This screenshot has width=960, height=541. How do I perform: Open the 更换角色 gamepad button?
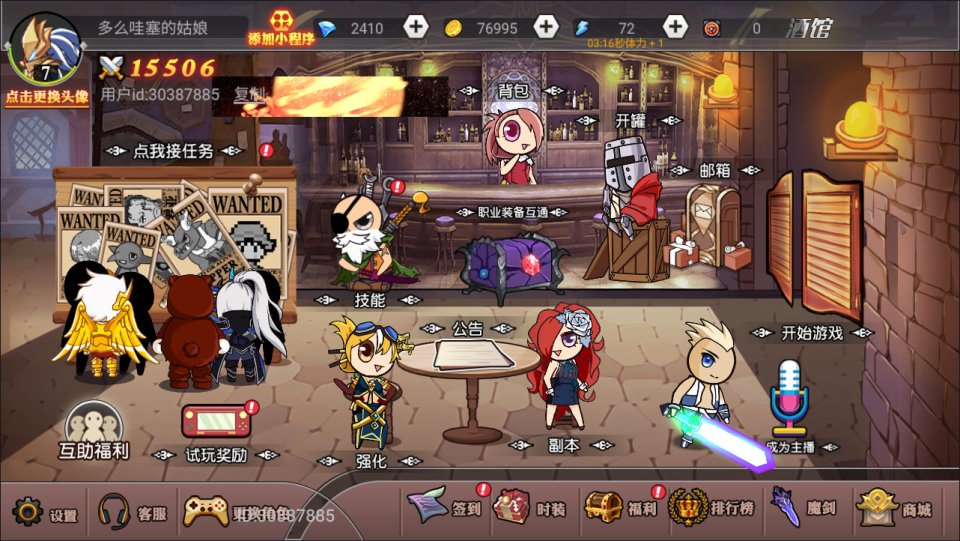click(206, 512)
